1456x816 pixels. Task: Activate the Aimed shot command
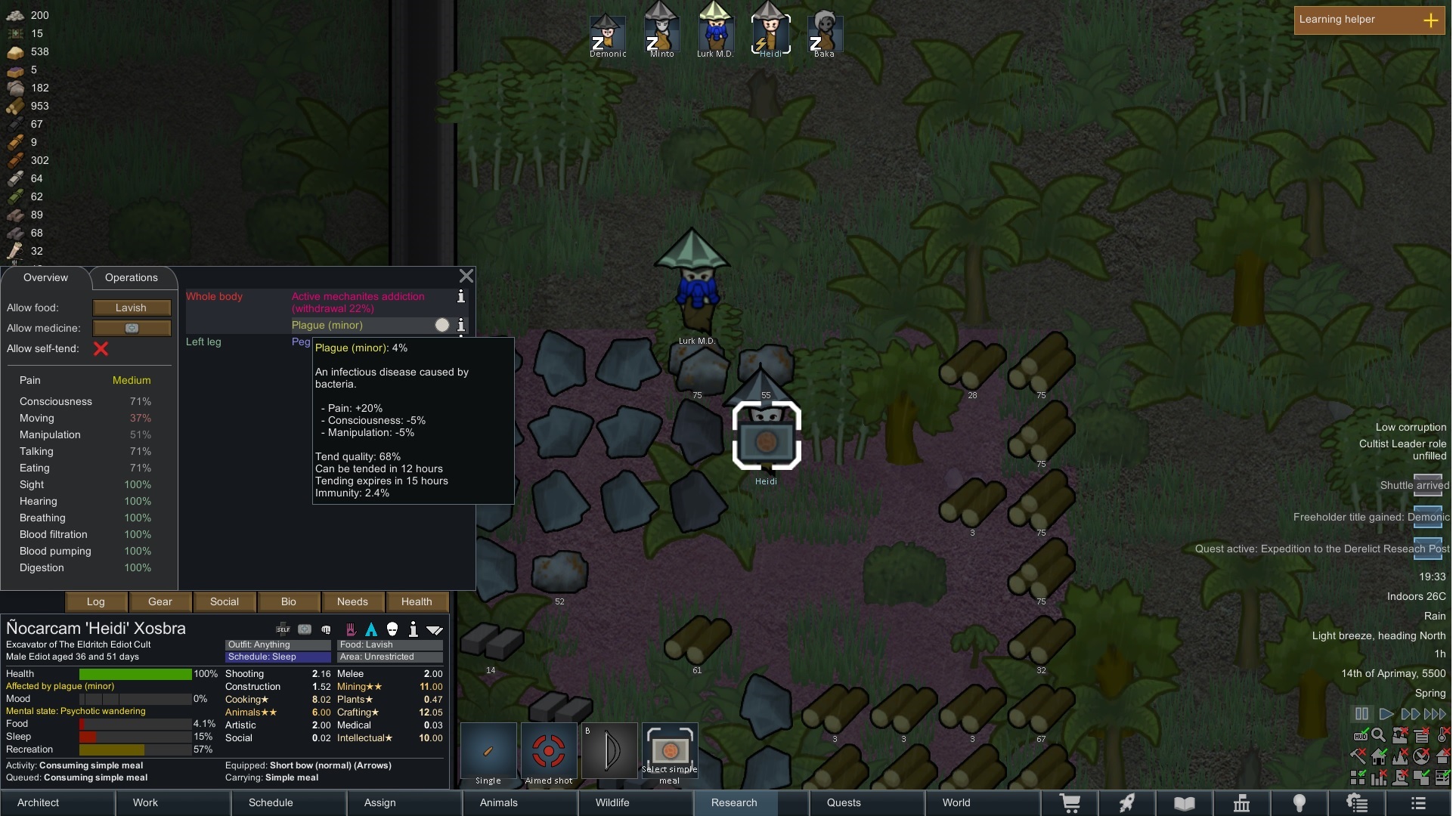click(x=549, y=753)
